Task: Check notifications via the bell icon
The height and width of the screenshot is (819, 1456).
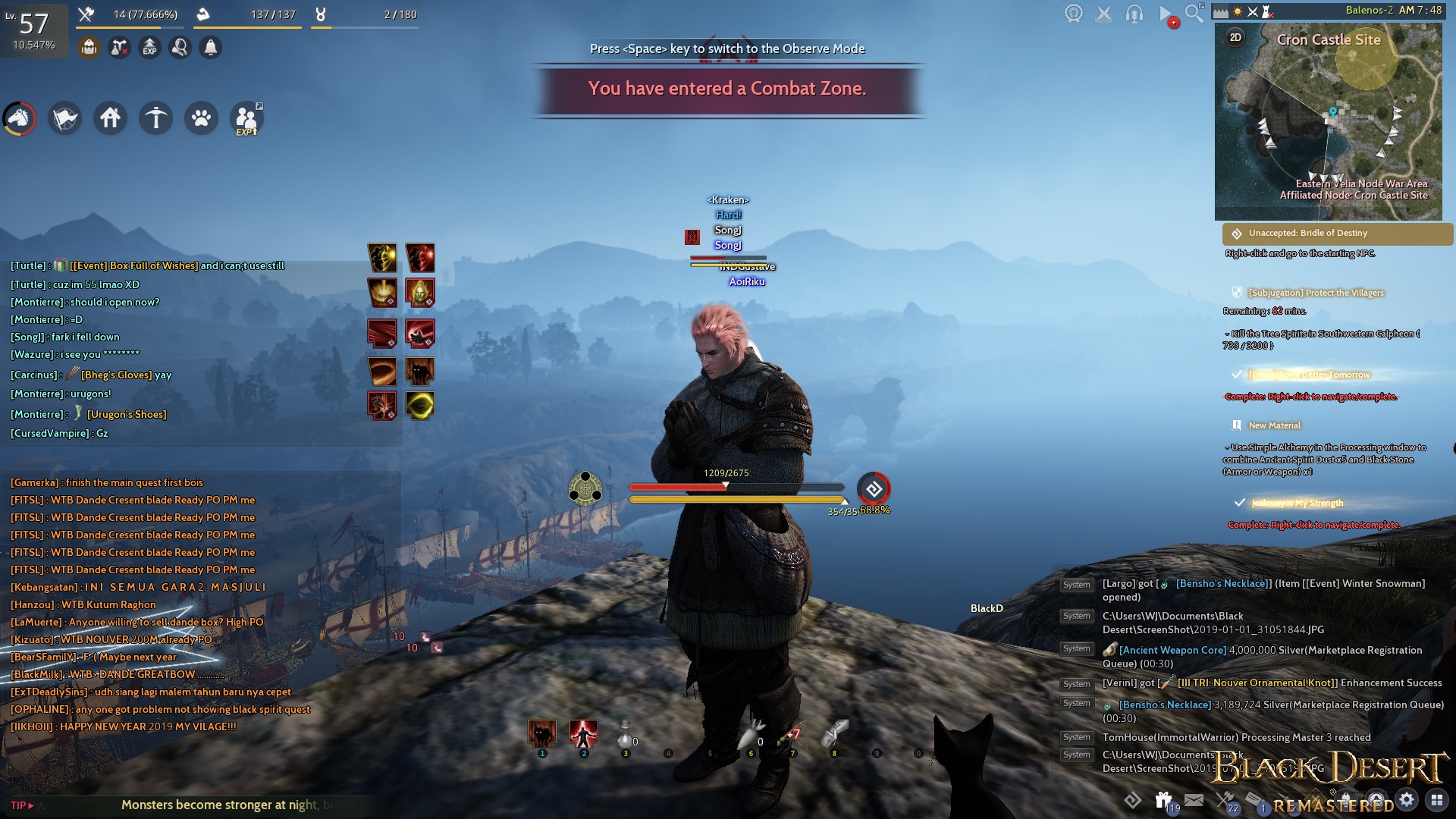Action: click(x=211, y=47)
